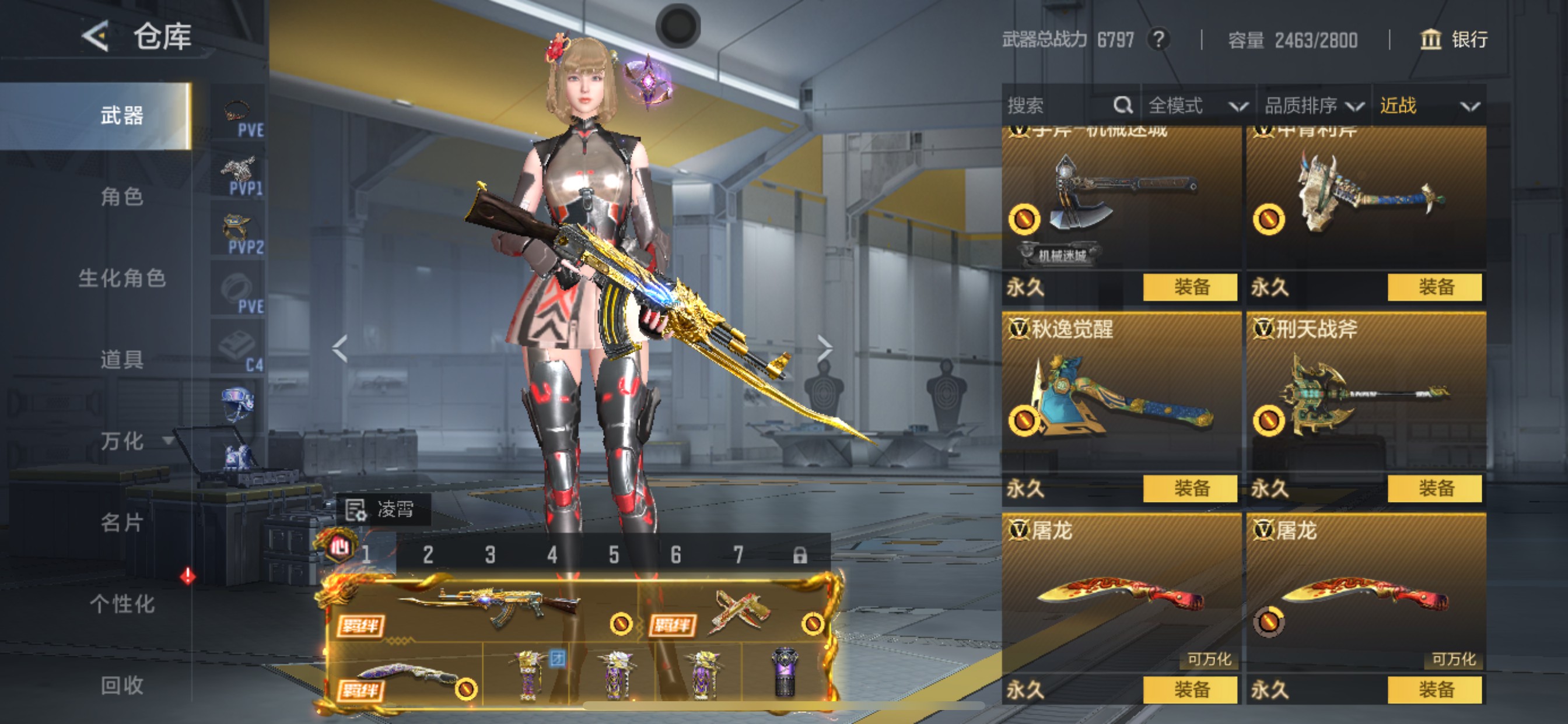
Task: Switch to the 角色 character tab
Action: pos(122,196)
